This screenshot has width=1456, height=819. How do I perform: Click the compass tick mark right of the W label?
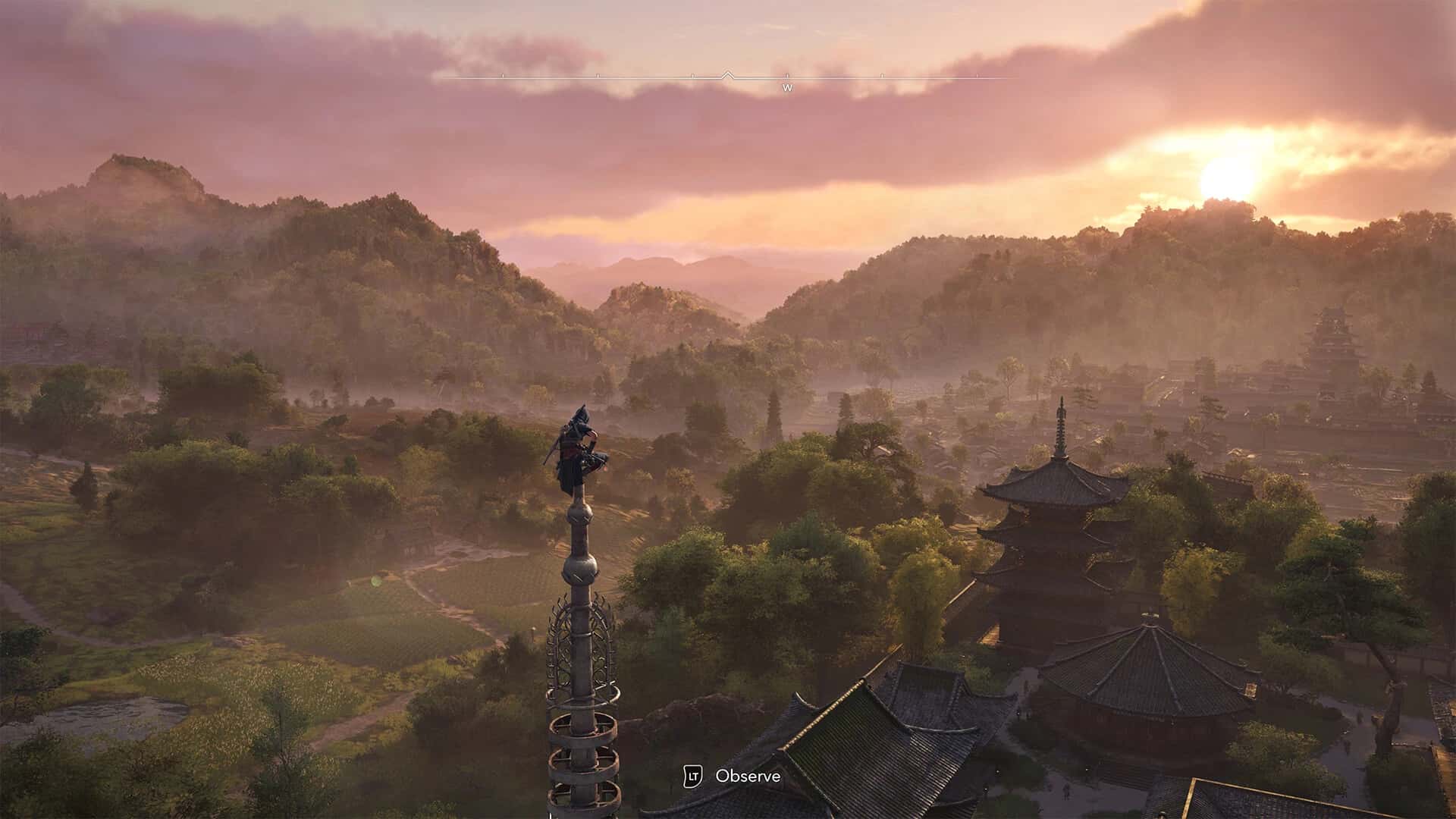tap(881, 74)
